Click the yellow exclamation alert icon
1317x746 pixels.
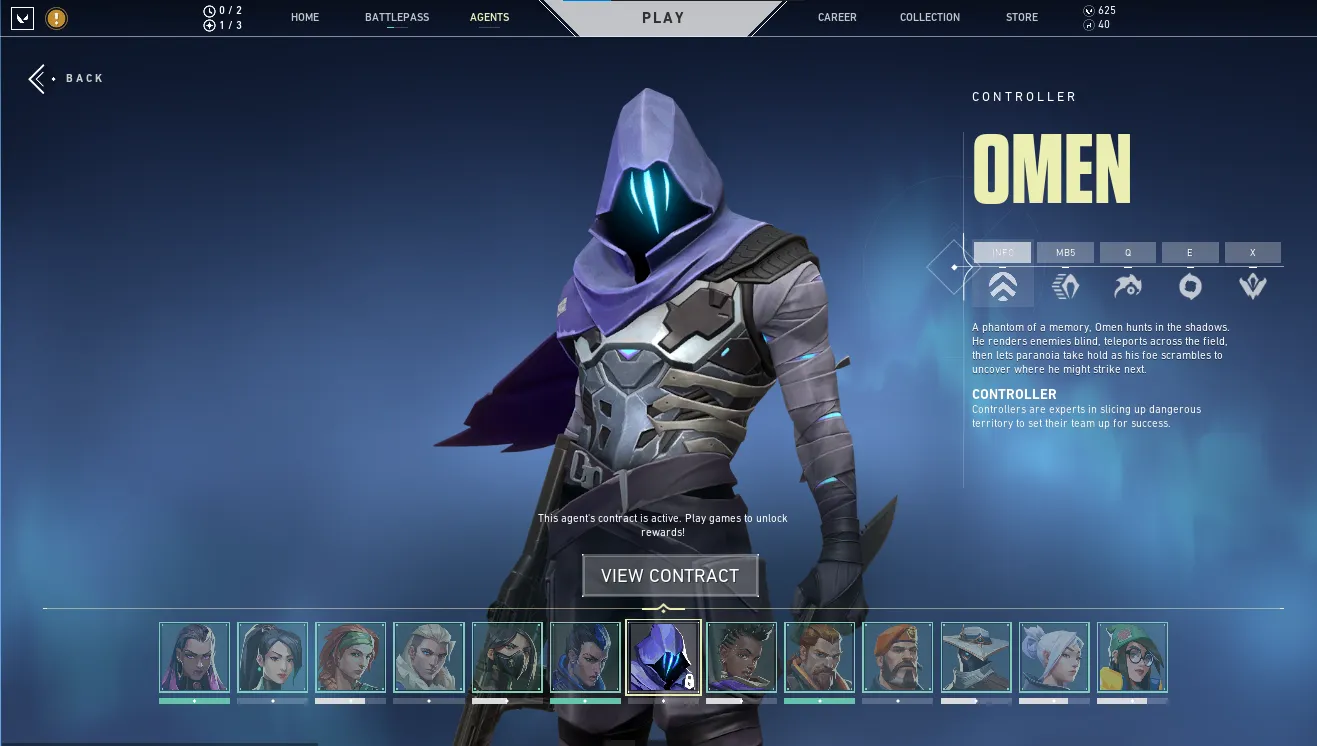[57, 17]
